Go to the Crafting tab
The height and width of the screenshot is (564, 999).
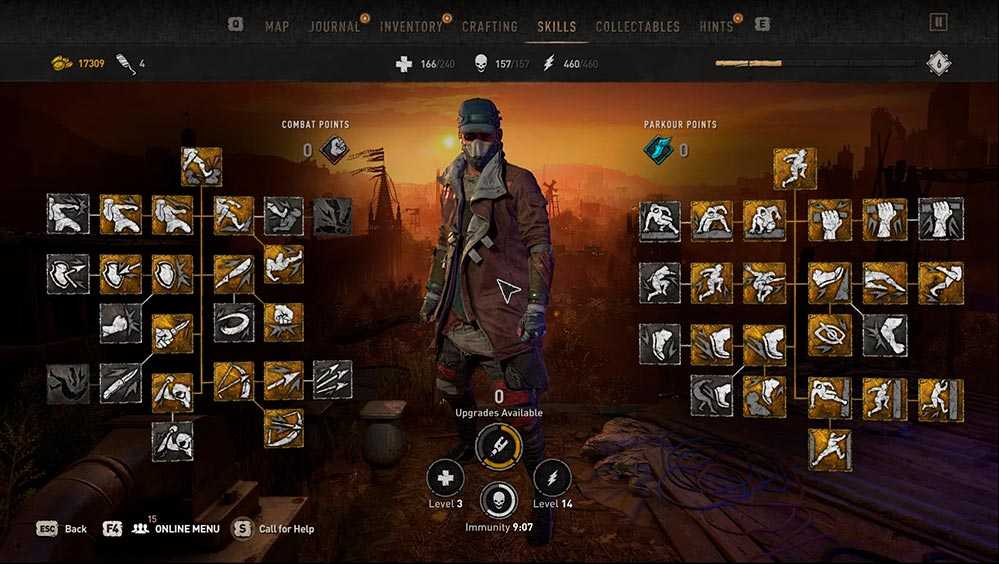point(490,26)
